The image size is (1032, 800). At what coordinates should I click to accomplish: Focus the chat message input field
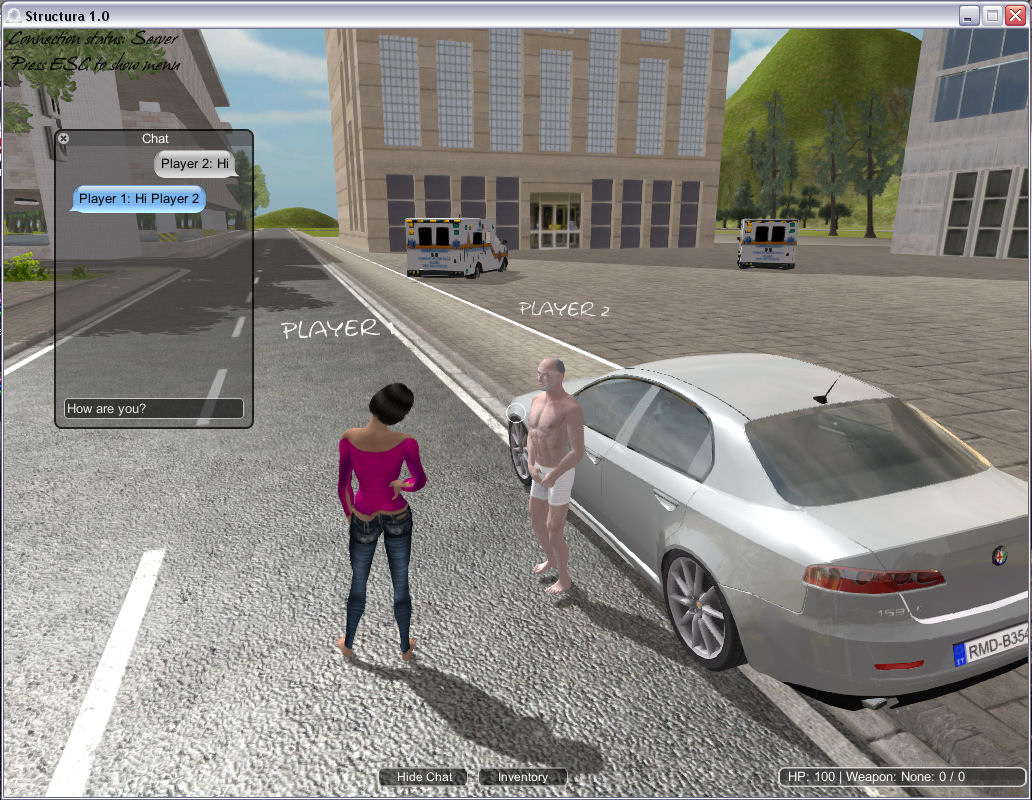[153, 408]
